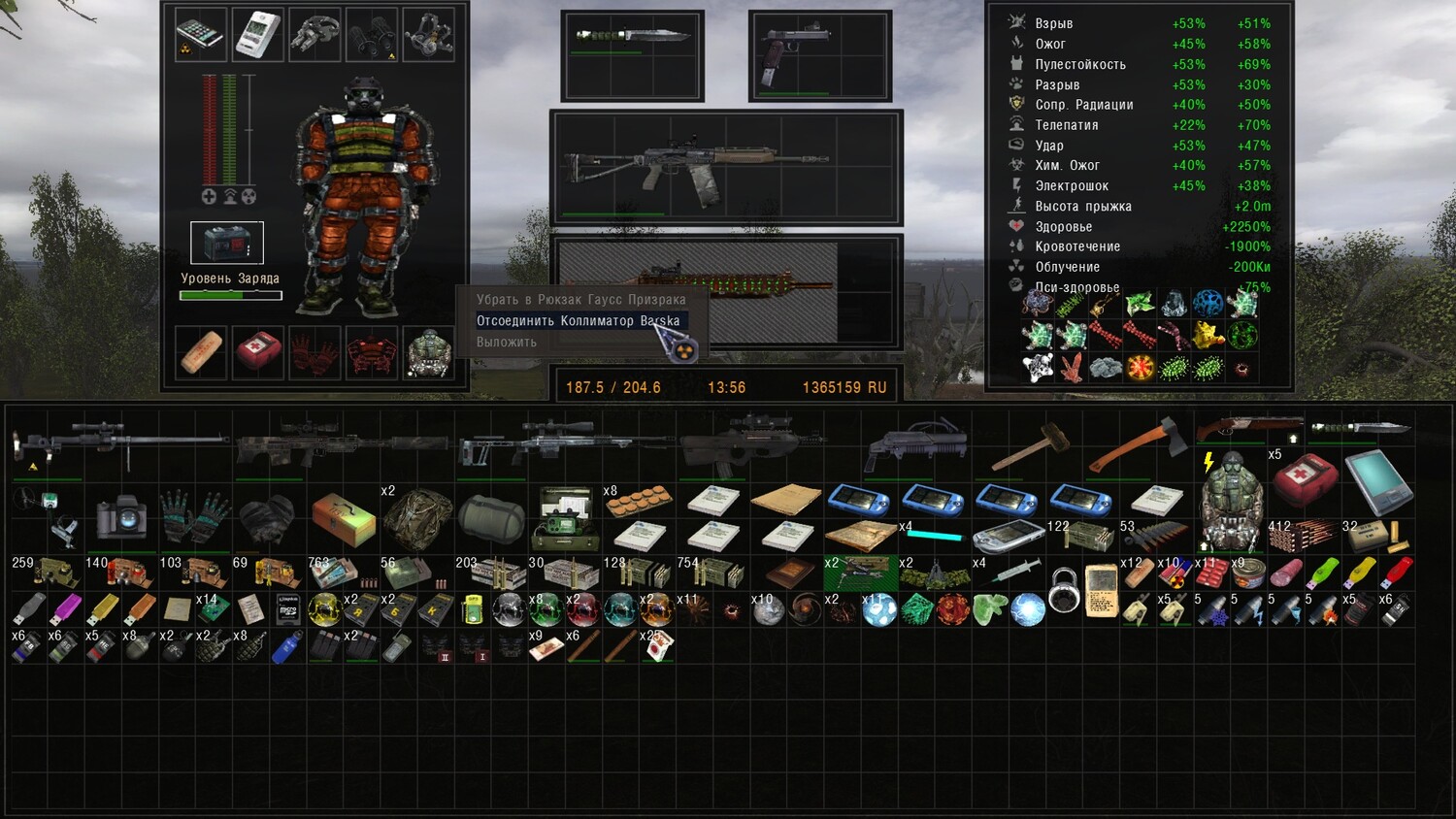Click the pack of cigarettes item
This screenshot has width=1456, height=819.
[656, 647]
